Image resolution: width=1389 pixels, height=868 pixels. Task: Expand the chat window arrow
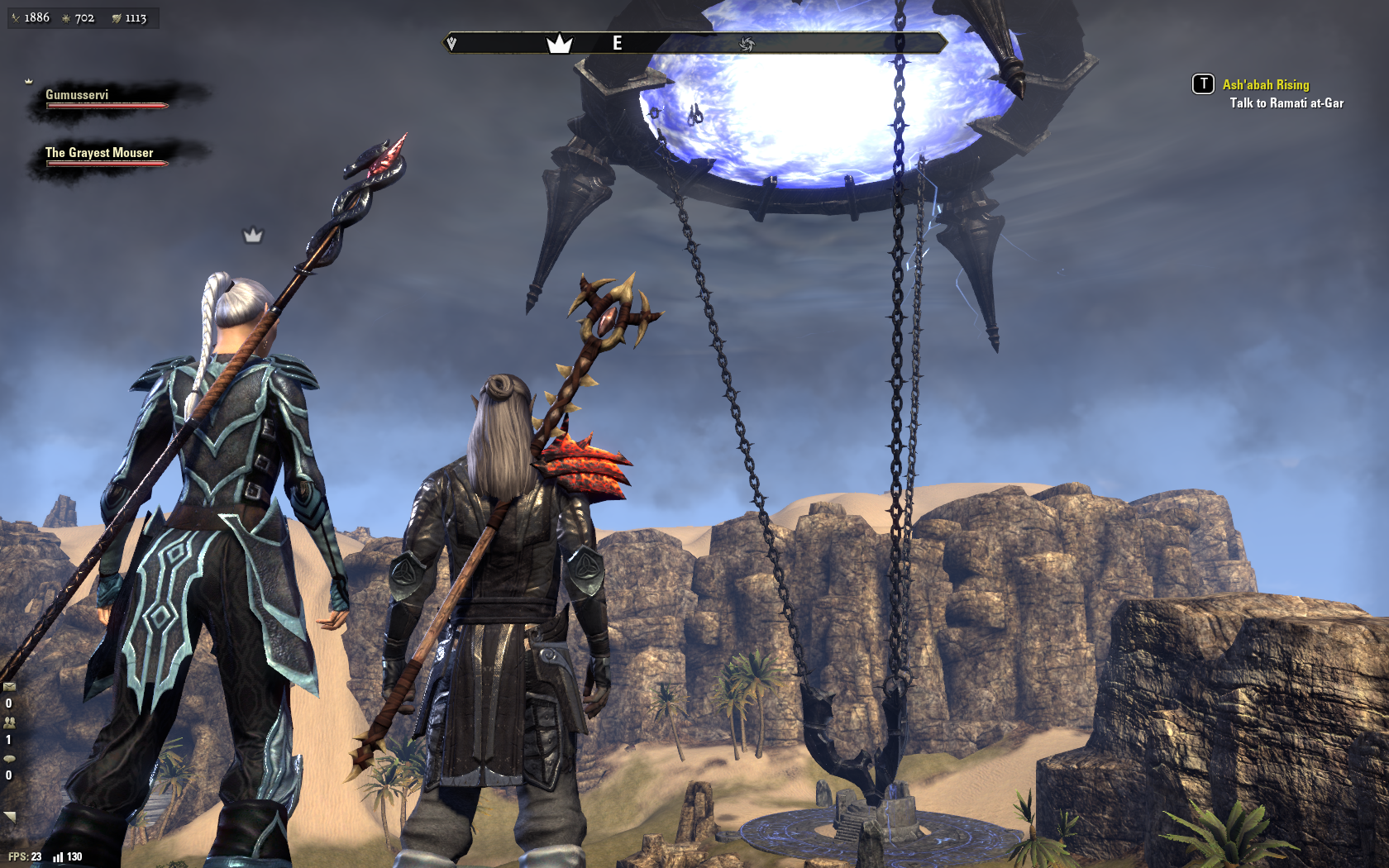coord(10,817)
